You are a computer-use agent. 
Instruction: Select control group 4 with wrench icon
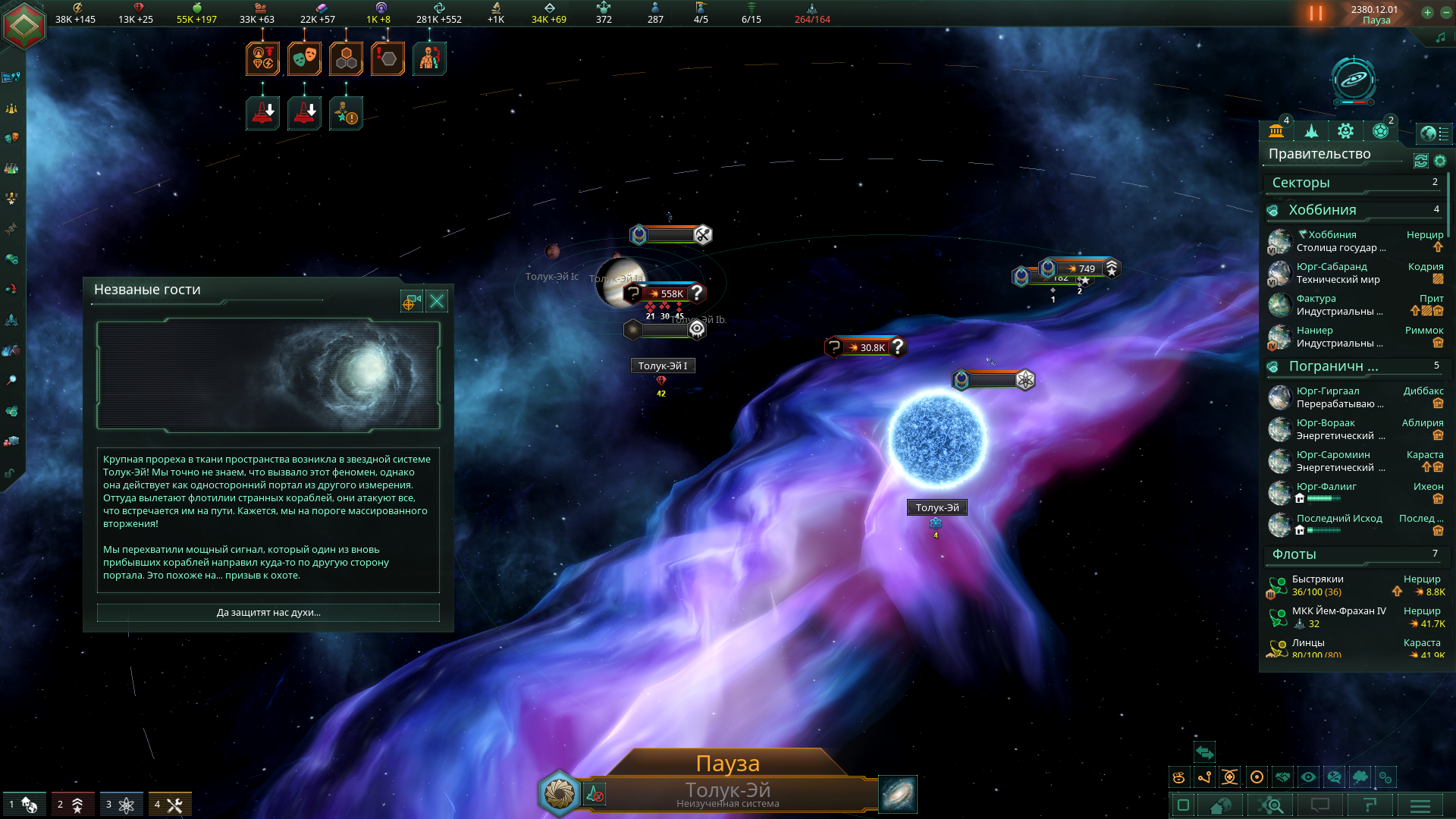tap(170, 805)
